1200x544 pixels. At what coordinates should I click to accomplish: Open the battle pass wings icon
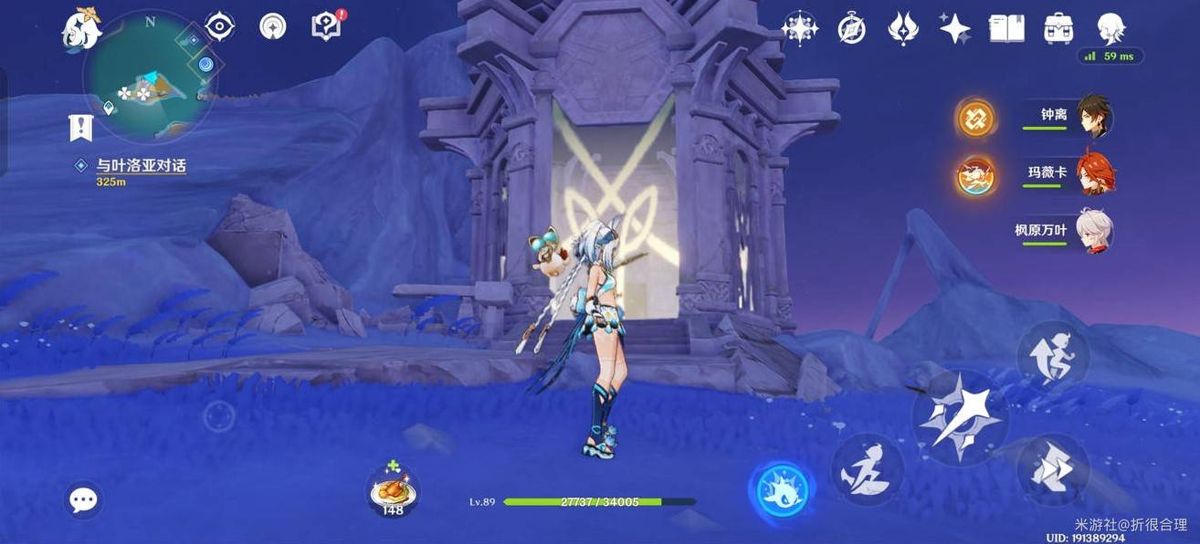pos(904,28)
